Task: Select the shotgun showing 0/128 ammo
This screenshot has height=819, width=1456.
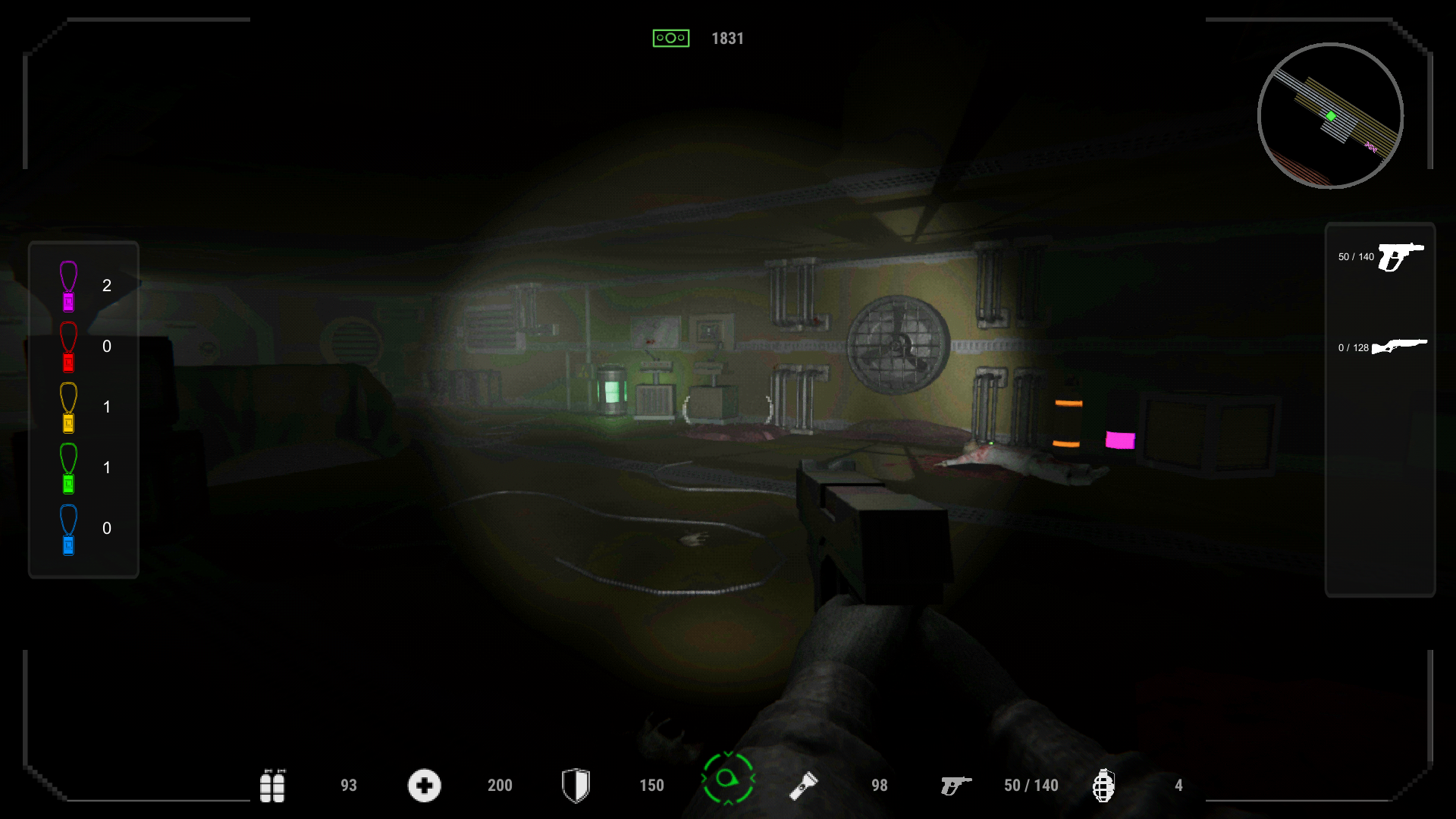Action: point(1401,347)
